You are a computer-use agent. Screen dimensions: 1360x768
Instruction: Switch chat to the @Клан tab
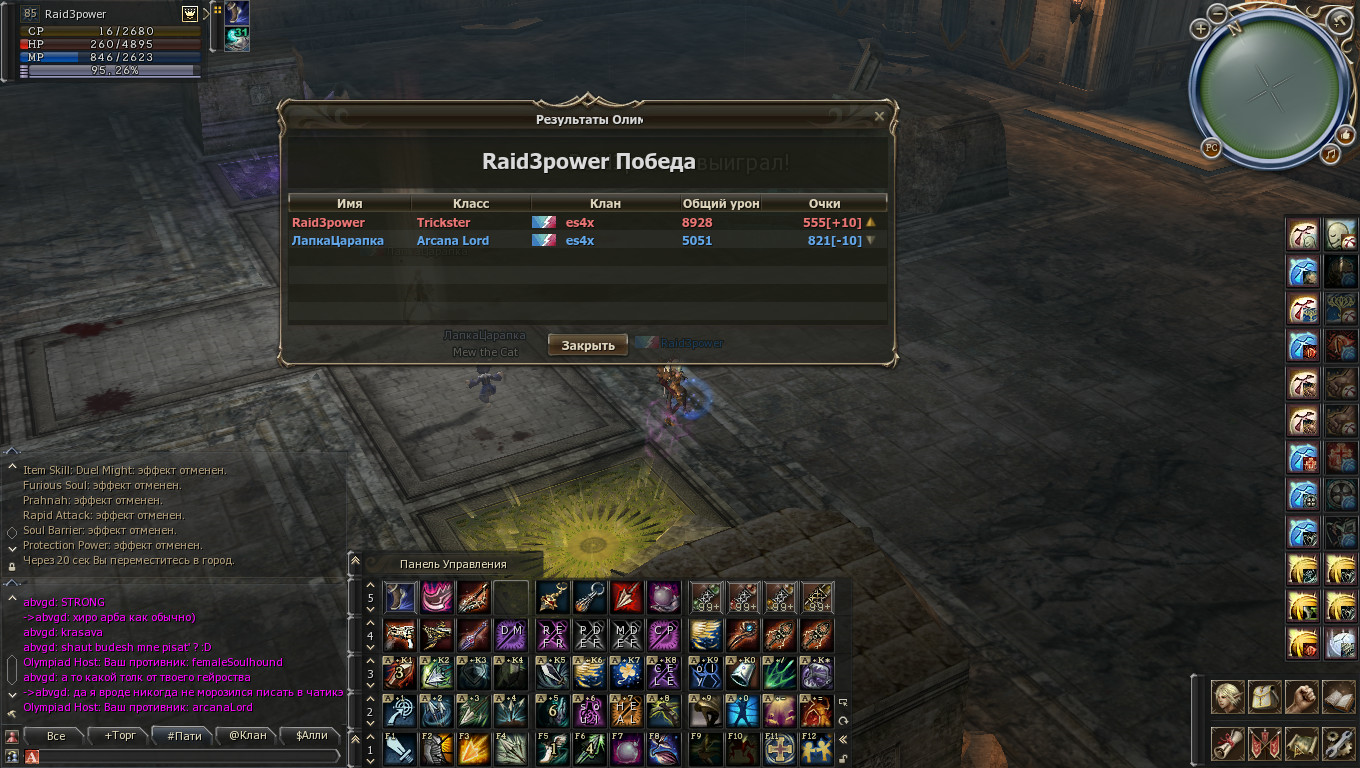(248, 736)
